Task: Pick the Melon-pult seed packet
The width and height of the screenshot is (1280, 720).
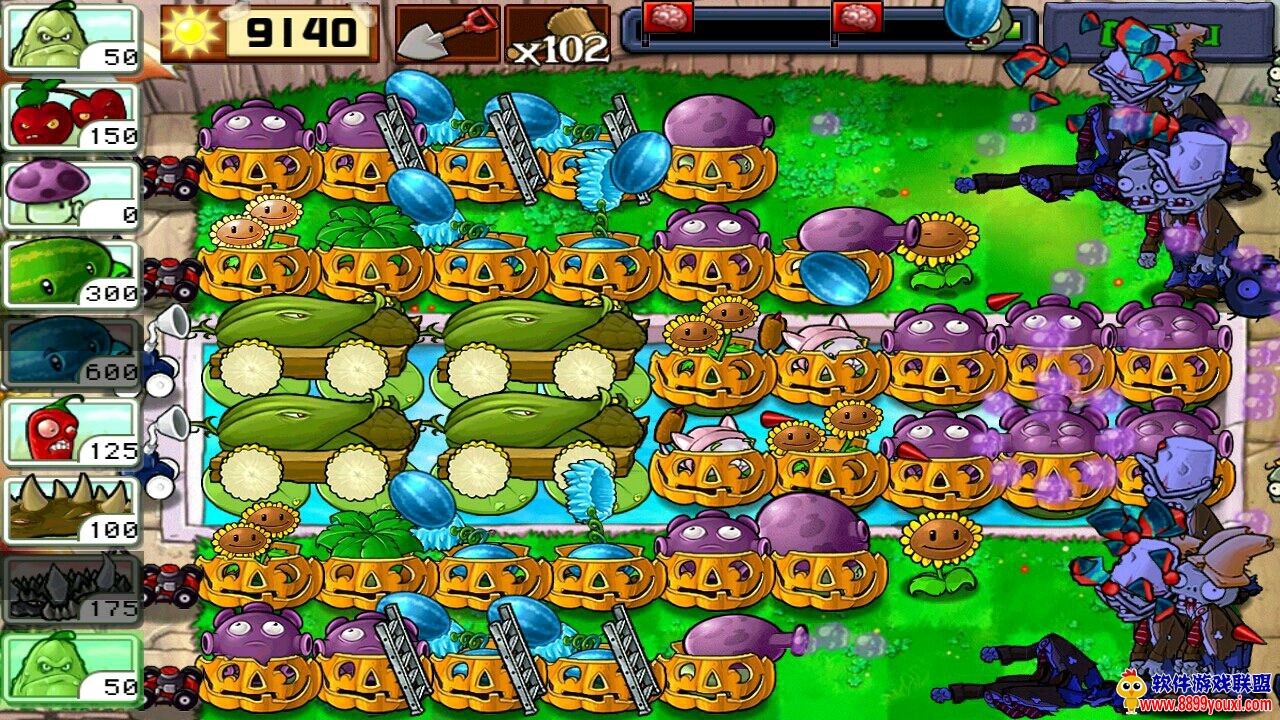Action: (x=72, y=271)
